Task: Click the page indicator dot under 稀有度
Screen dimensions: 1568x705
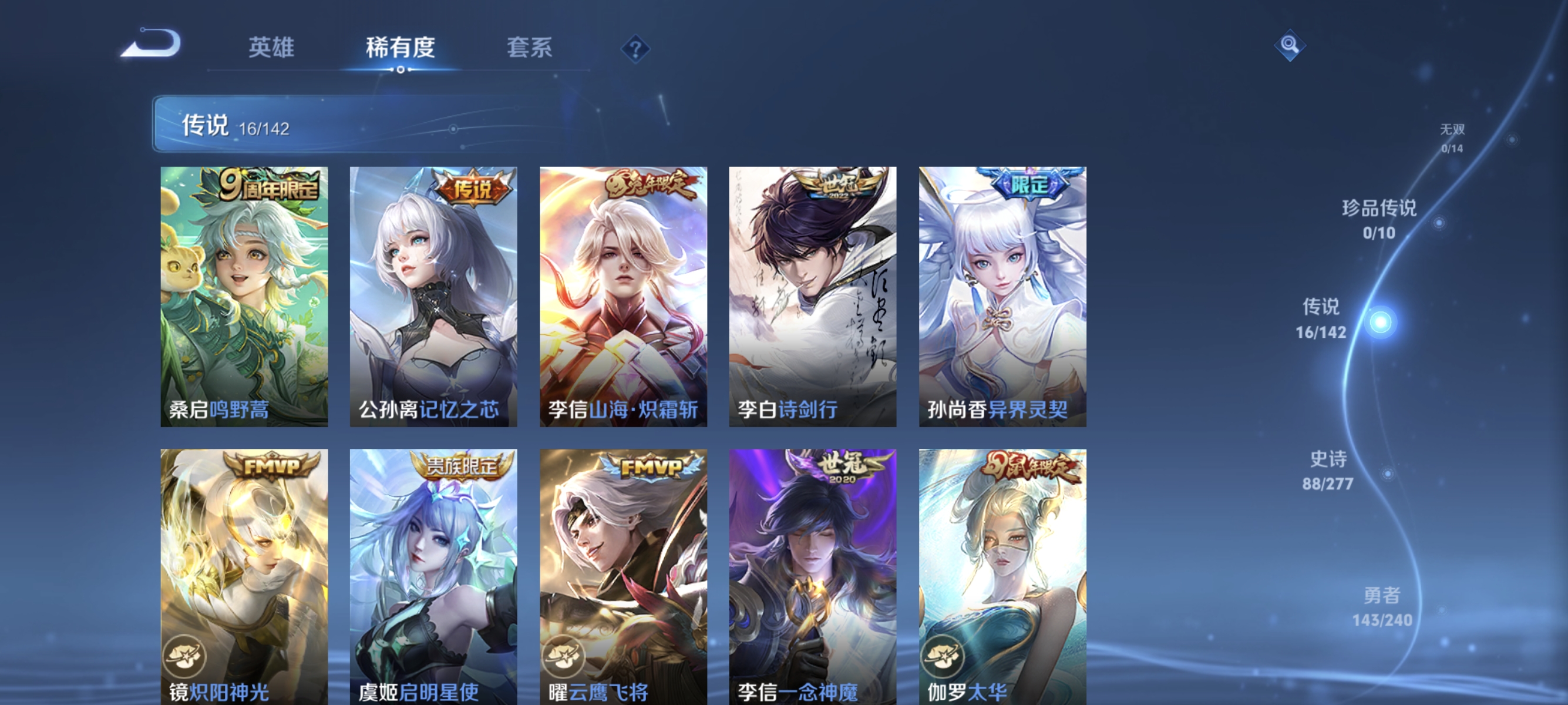Action: tap(401, 70)
